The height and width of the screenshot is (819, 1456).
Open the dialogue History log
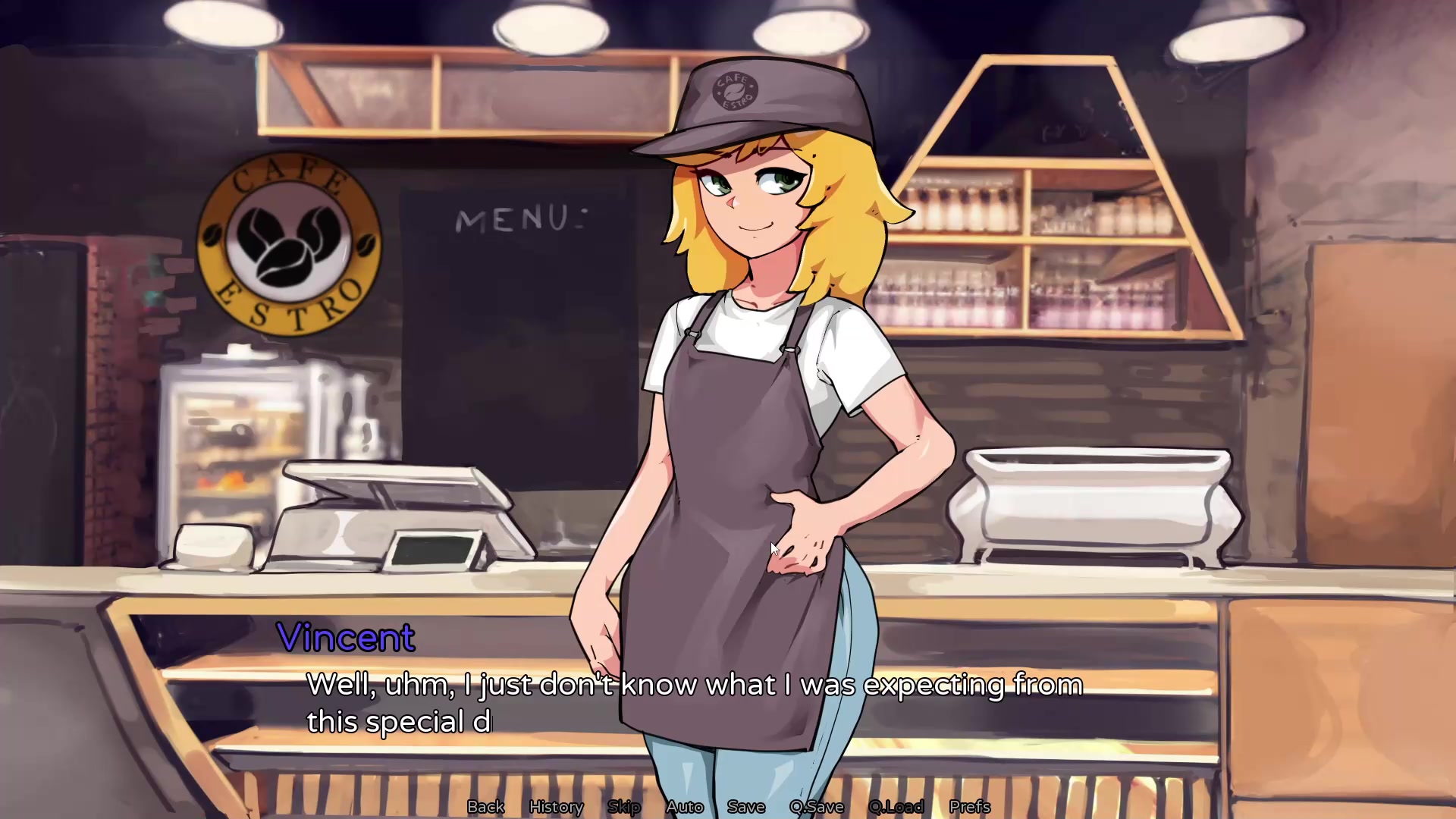(556, 807)
